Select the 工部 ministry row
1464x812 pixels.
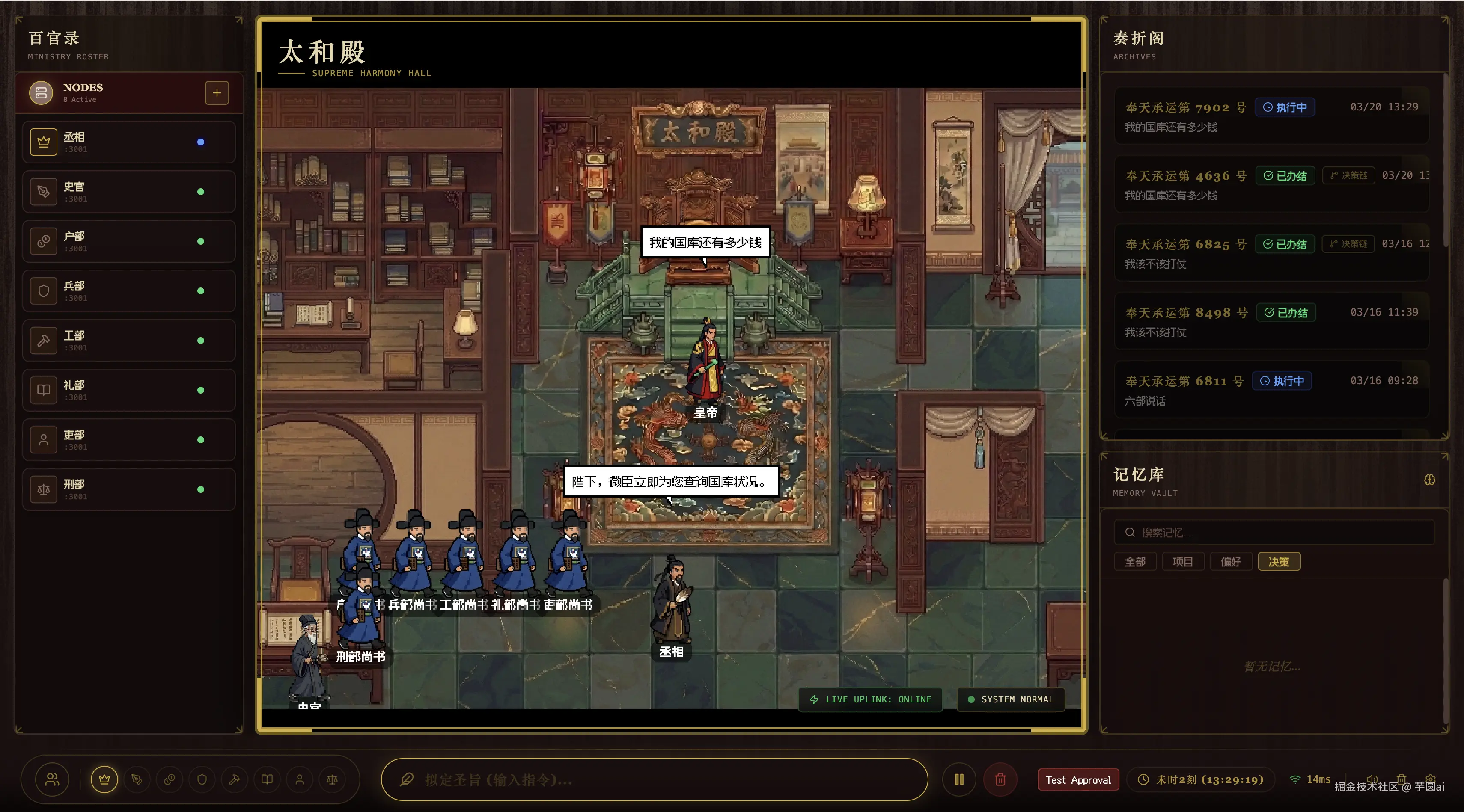tap(128, 341)
